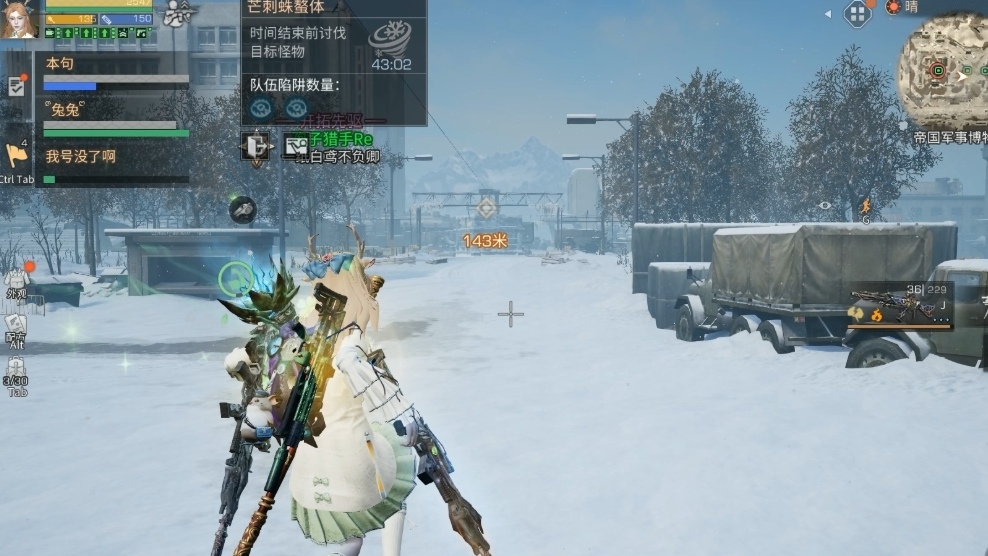Open the four-square grid main menu
Viewport: 988px width, 556px height.
click(x=857, y=13)
